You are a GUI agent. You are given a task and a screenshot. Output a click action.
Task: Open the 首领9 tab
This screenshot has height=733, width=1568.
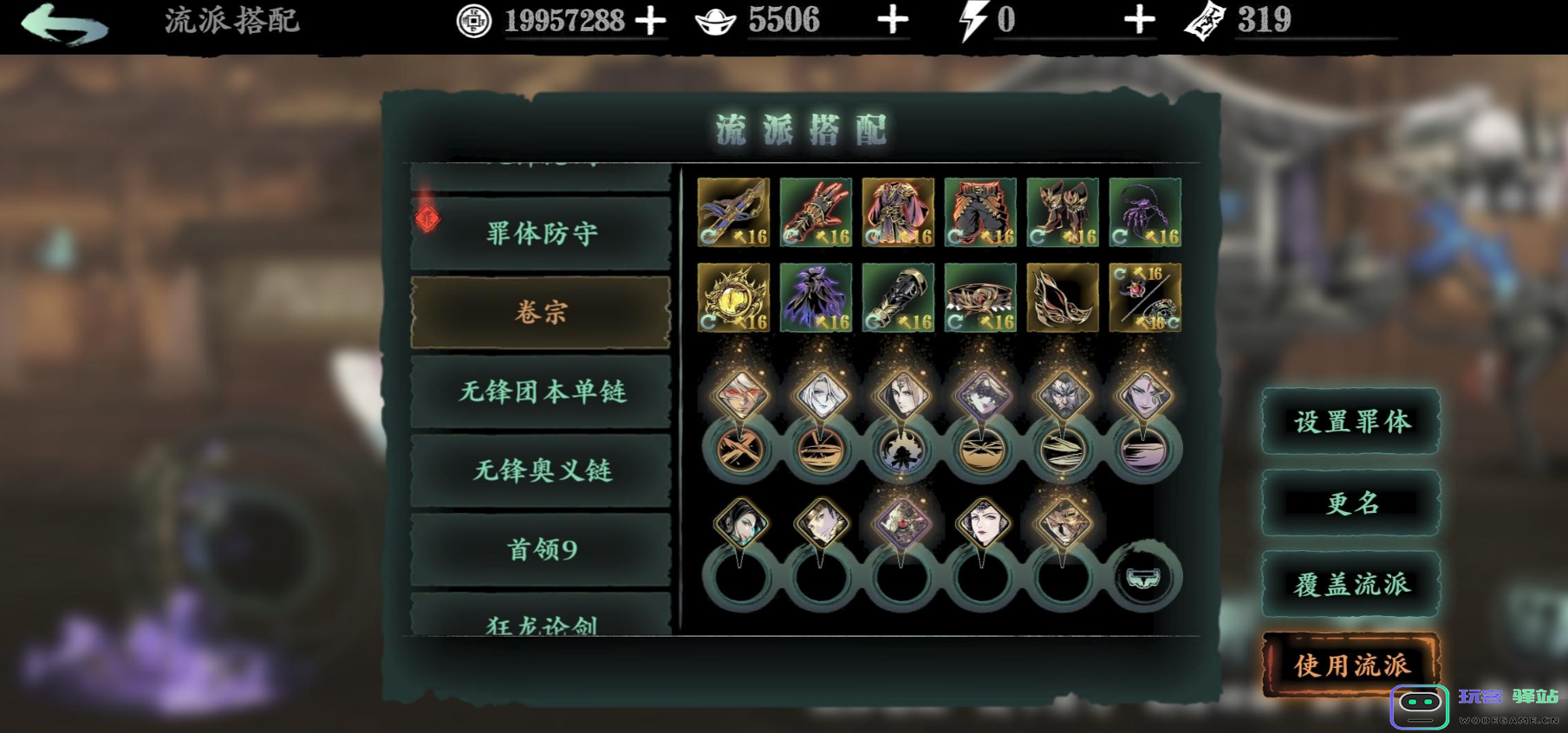pos(540,548)
